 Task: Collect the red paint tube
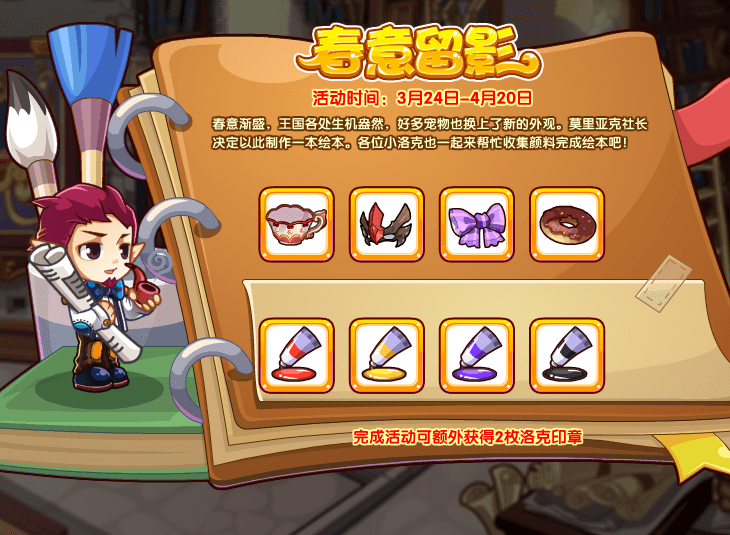click(296, 356)
